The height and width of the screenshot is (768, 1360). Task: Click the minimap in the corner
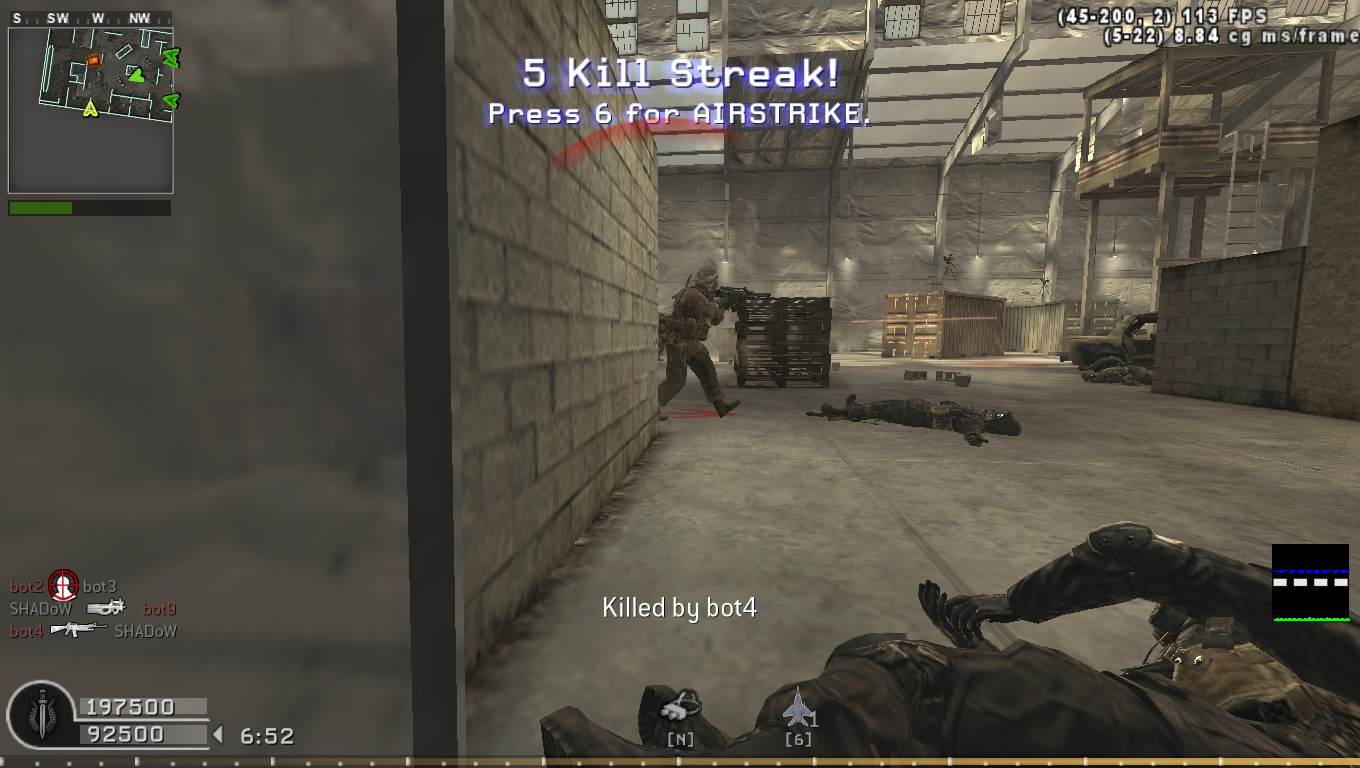click(91, 110)
